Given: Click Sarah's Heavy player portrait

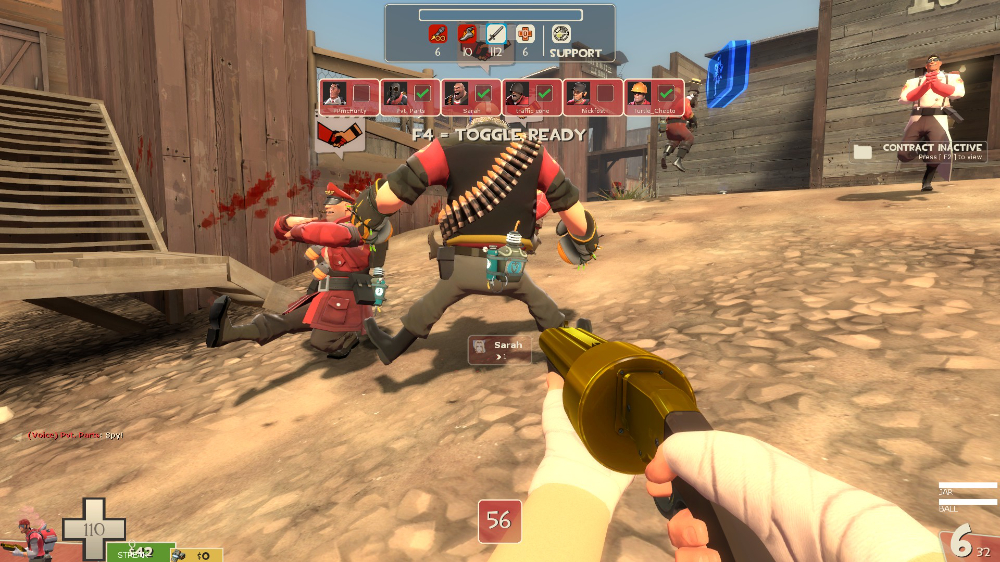Looking at the screenshot, I should coord(457,95).
